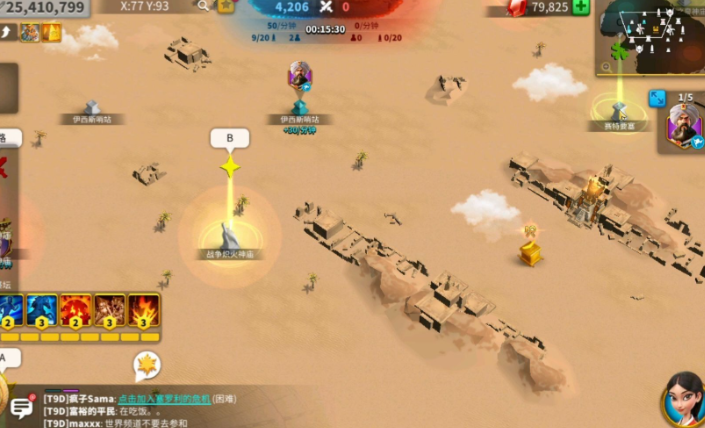705x428 pixels.
Task: Toggle the blue expand arrows button
Action: 657,98
